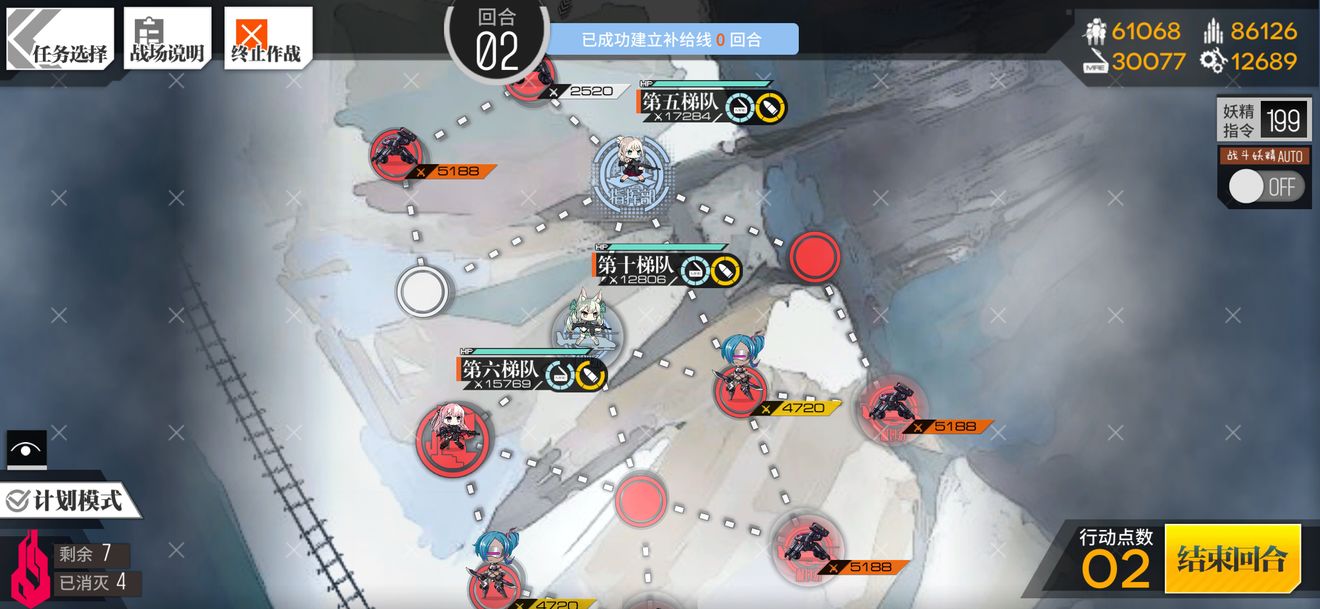This screenshot has height=609, width=1320.
Task: Select the empty white map node
Action: point(422,291)
